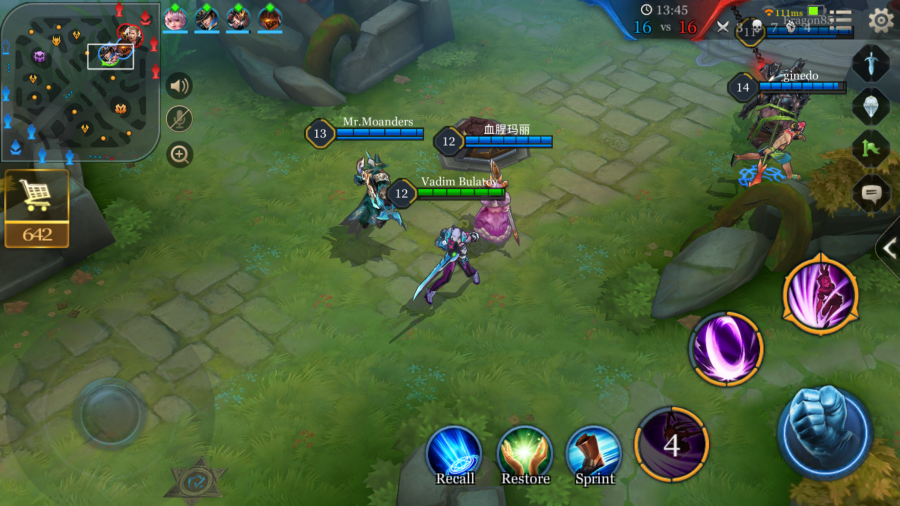Tap the skill showing cooldown 4
The width and height of the screenshot is (900, 506).
click(x=671, y=444)
